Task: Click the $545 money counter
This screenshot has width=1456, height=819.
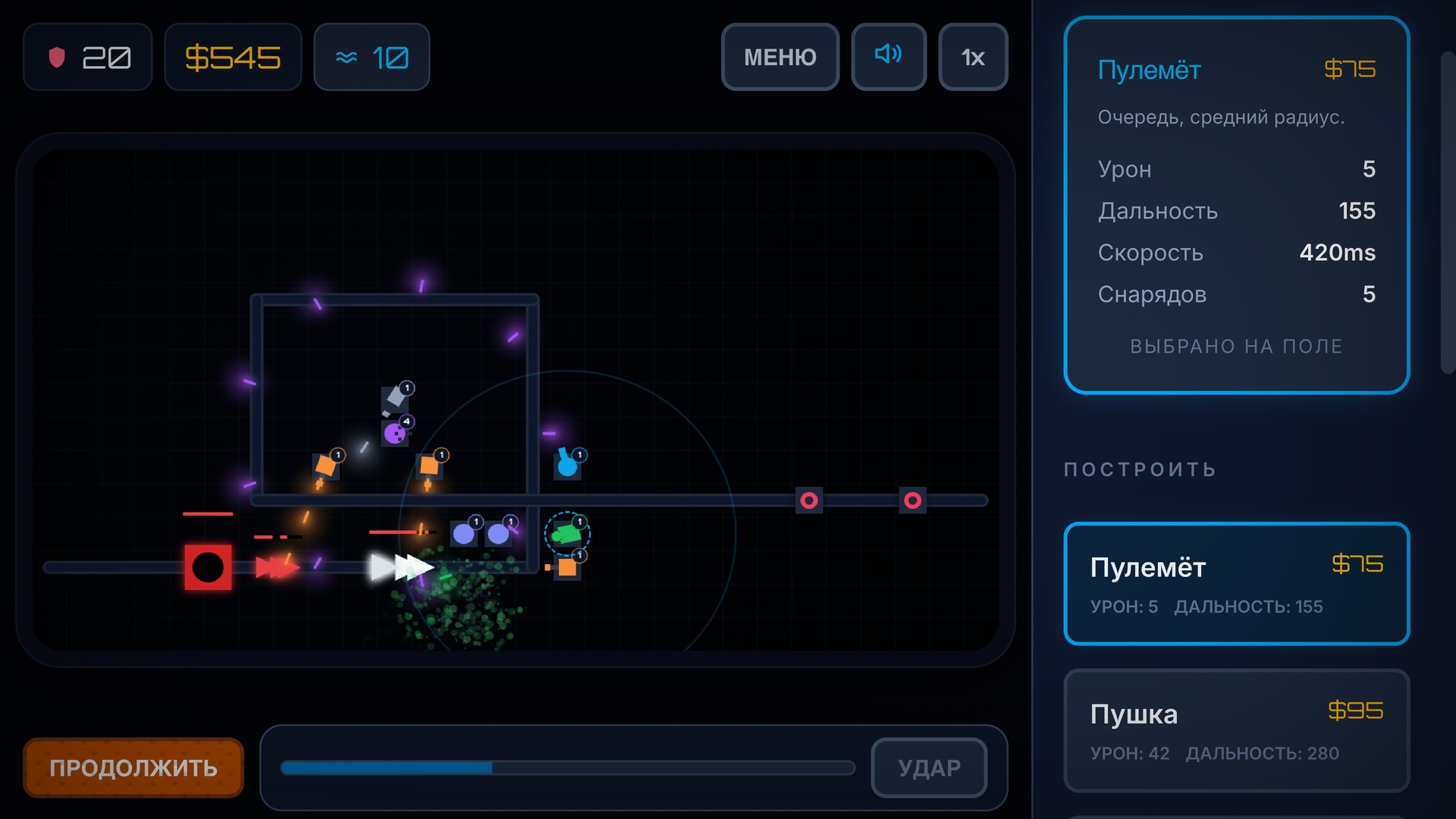Action: coord(233,56)
